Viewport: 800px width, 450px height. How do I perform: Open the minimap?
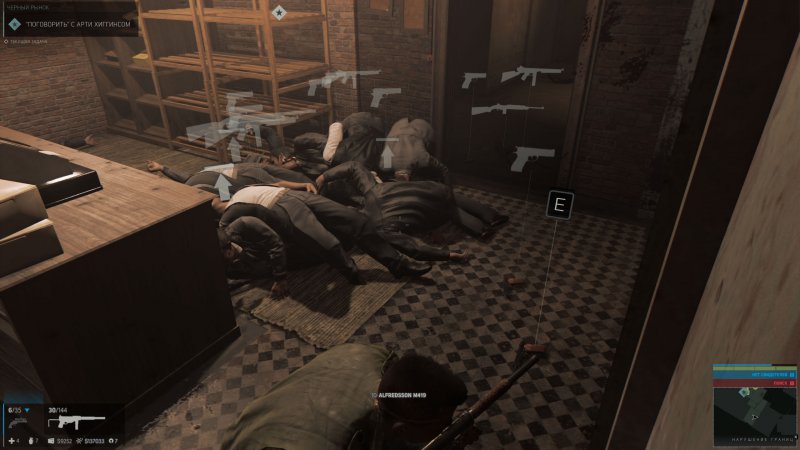pos(755,413)
